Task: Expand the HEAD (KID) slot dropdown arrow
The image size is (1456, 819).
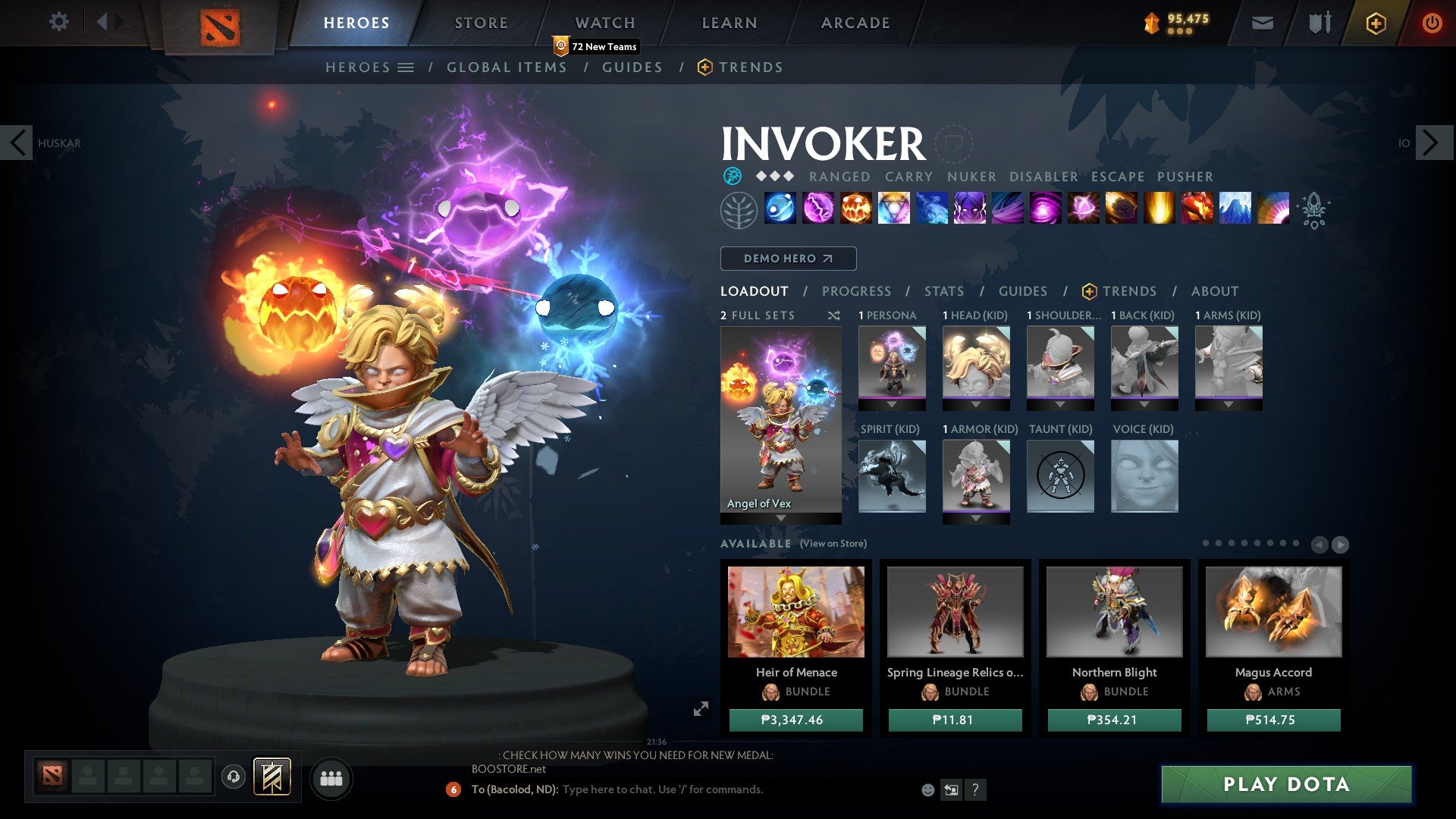Action: tap(976, 404)
